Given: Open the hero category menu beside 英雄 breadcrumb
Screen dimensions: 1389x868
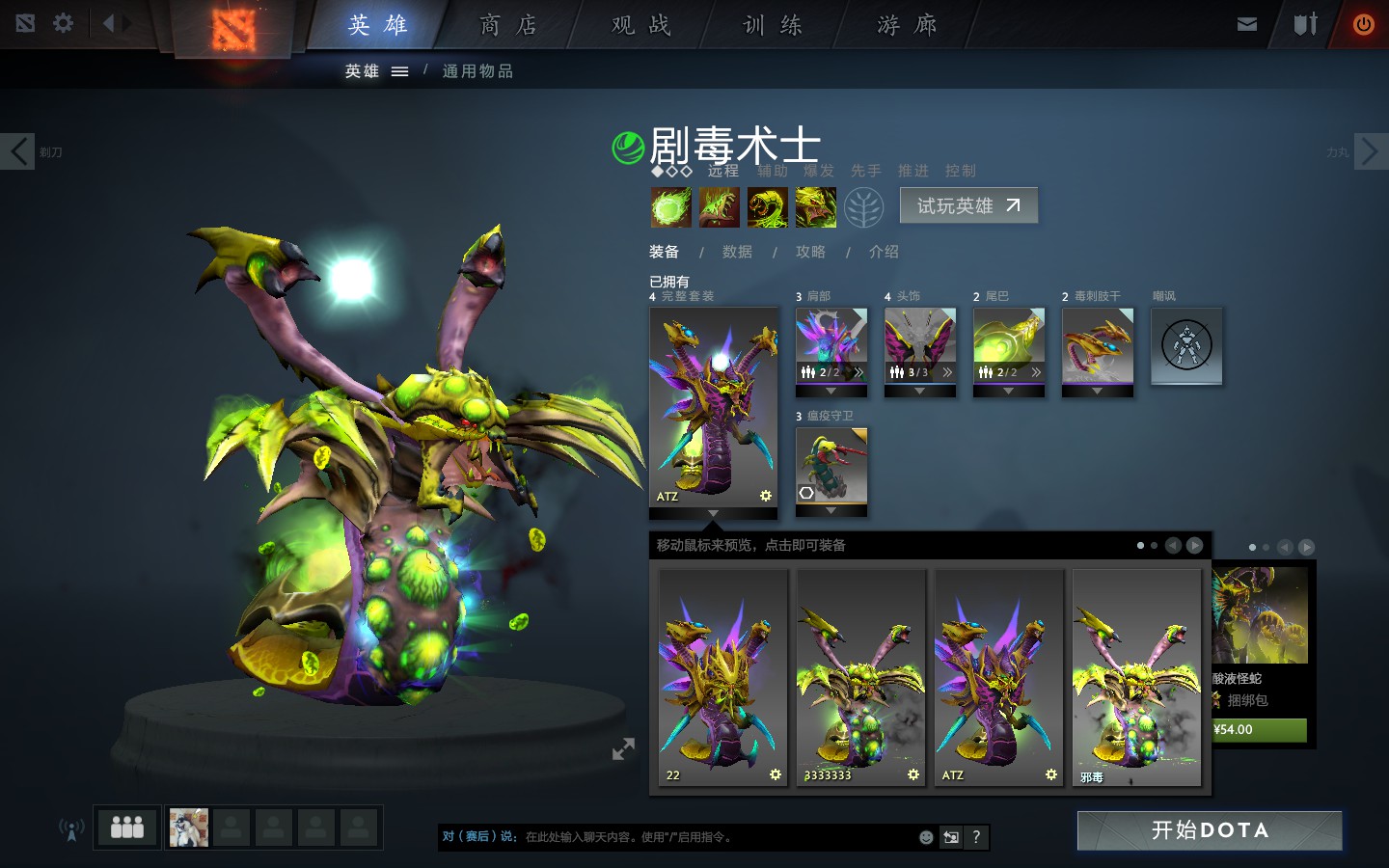Looking at the screenshot, I should click(x=401, y=70).
